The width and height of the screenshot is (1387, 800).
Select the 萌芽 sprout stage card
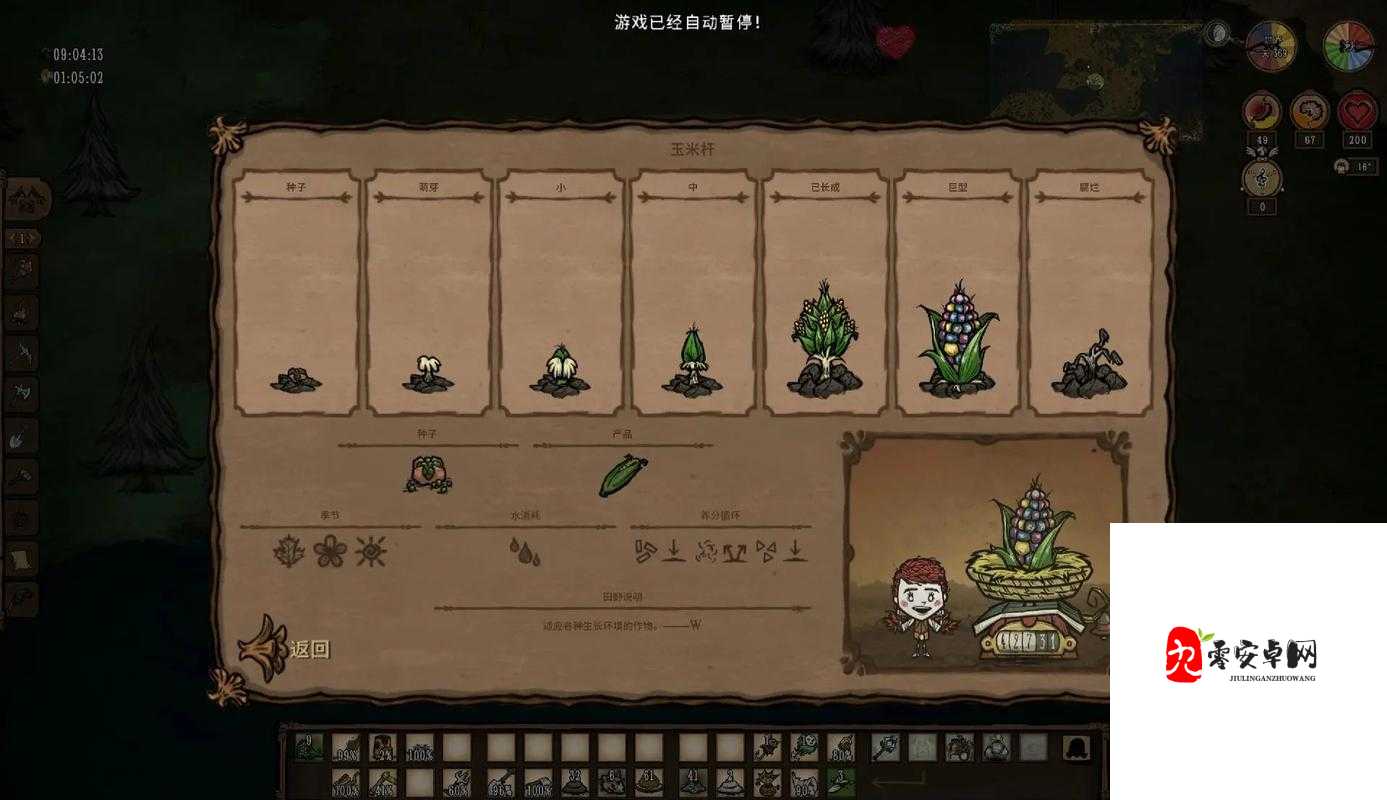pyautogui.click(x=428, y=293)
